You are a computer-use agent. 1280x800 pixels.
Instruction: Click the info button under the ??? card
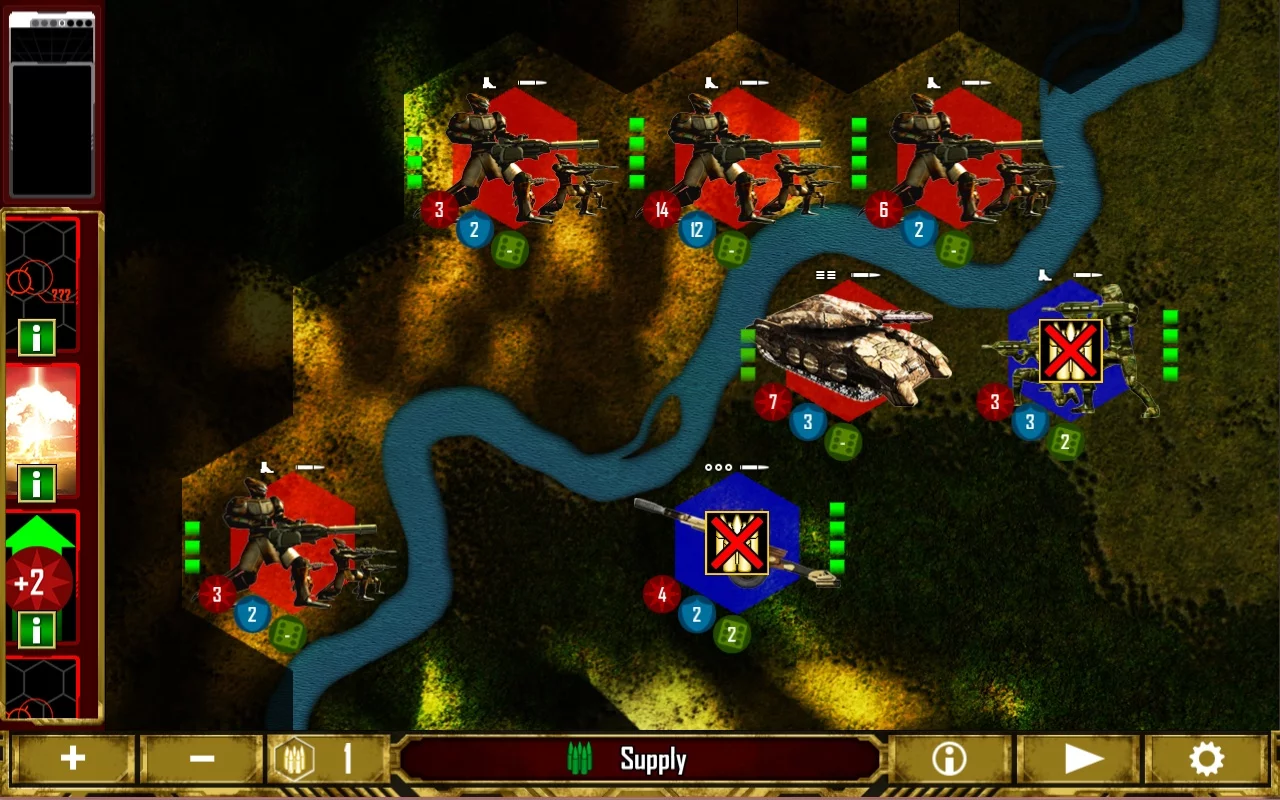coord(37,338)
